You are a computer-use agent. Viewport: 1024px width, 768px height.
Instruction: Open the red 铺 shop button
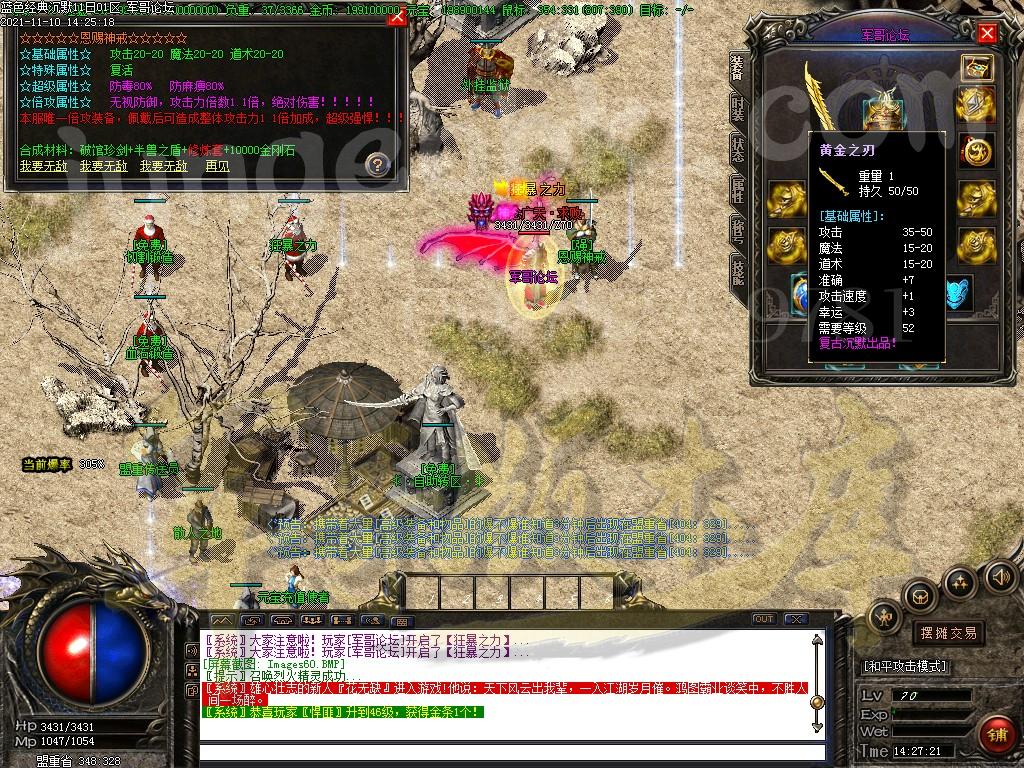coord(995,732)
